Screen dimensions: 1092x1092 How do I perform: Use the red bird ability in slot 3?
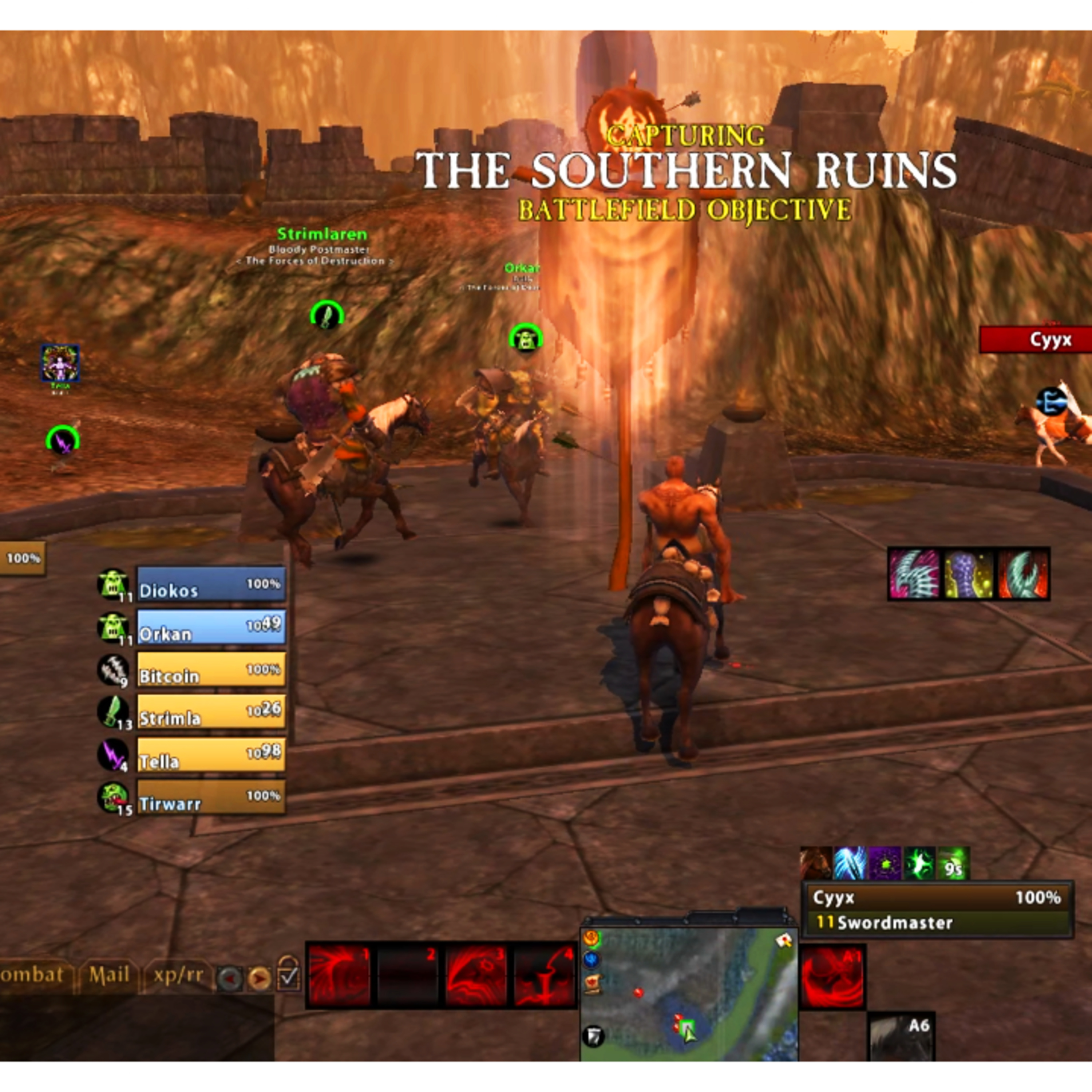tap(476, 975)
